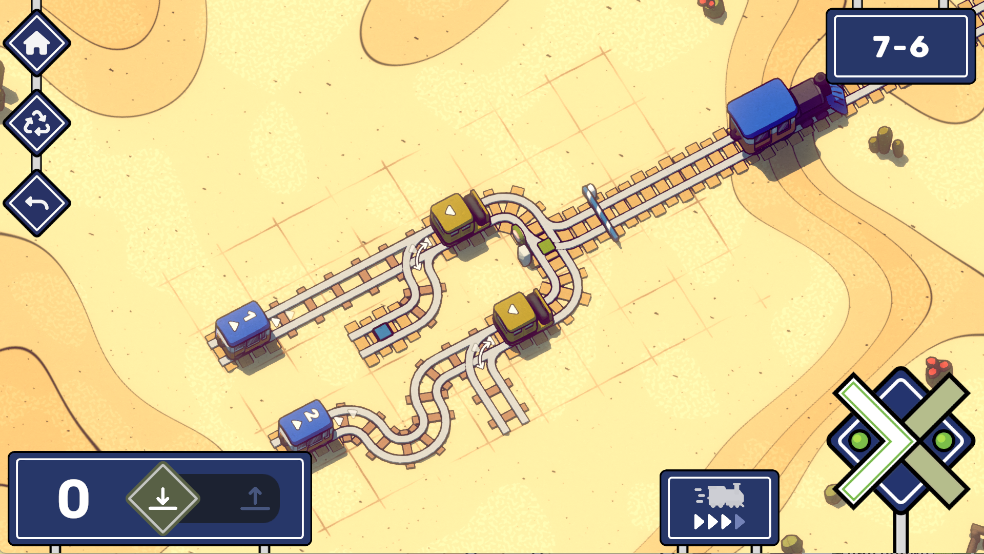The image size is (984, 554).
Task: Select the downward arrow diamond toggle
Action: (x=163, y=497)
